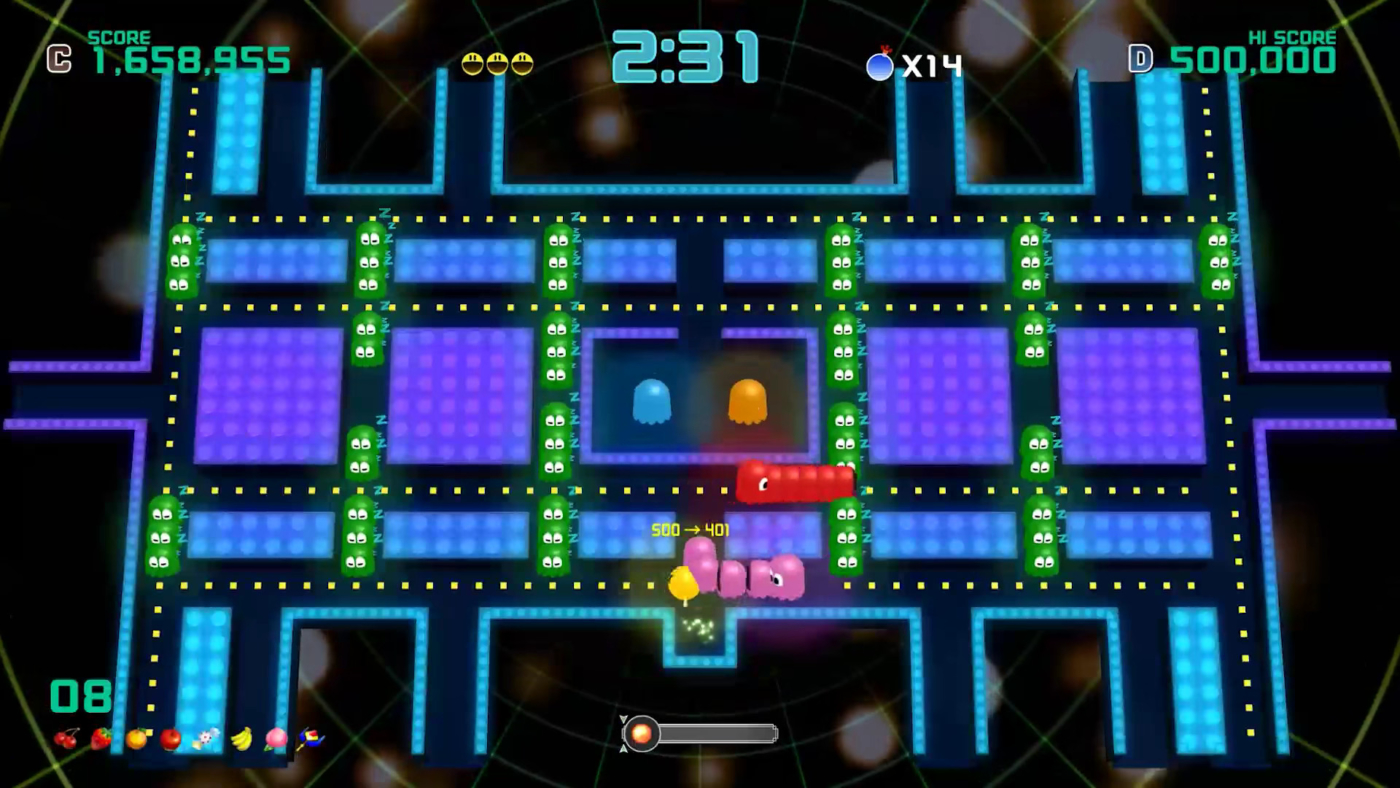
Task: Select the strawberry icon in the fruit row
Action: [x=100, y=737]
